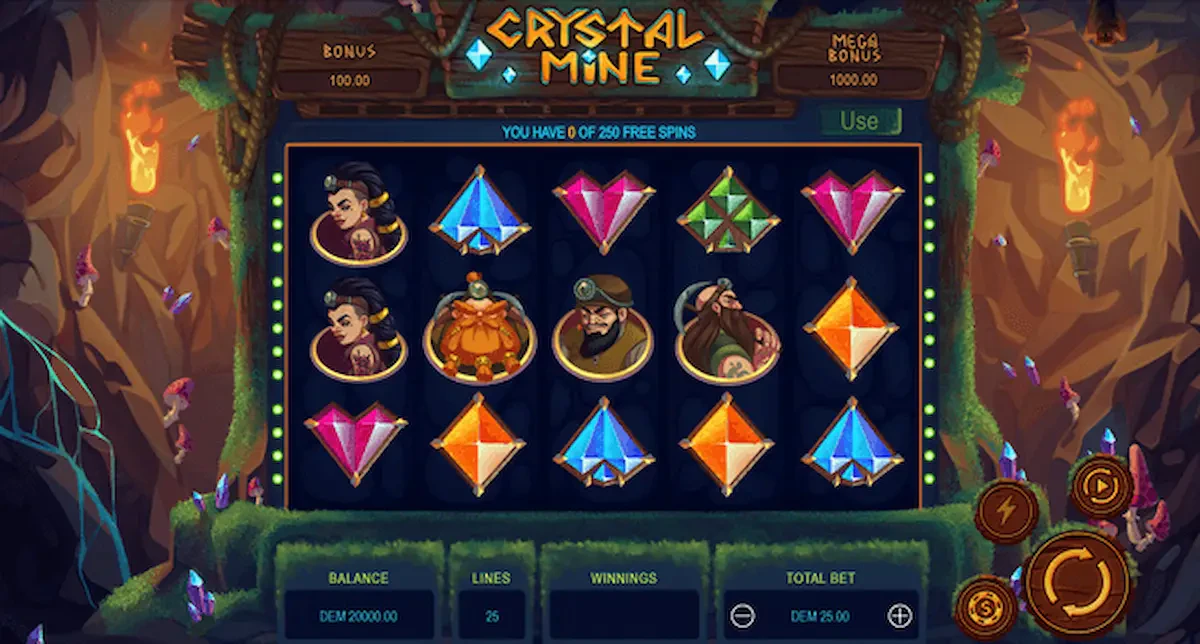Use the free spins

(x=859, y=122)
